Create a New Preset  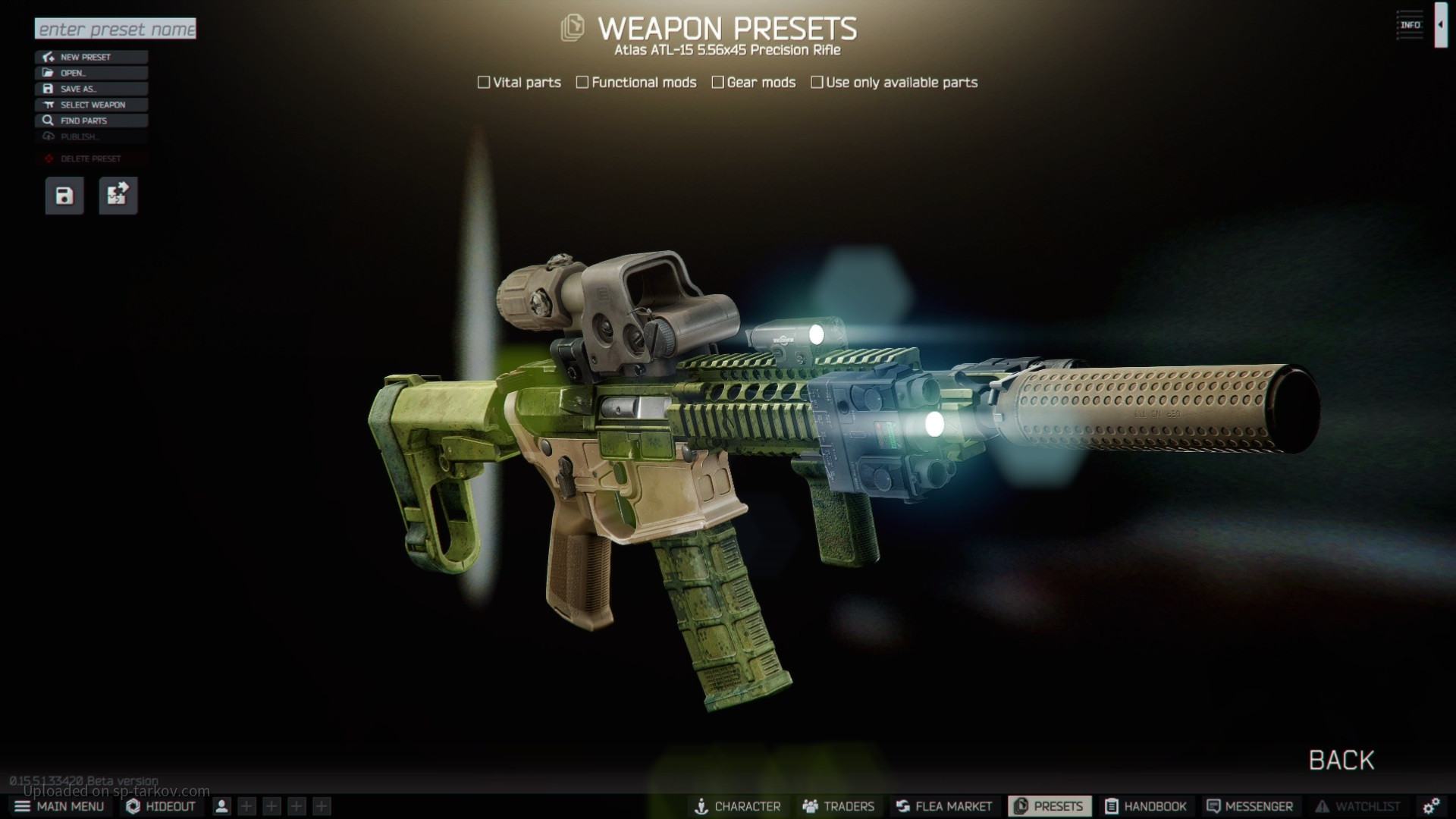tap(91, 57)
